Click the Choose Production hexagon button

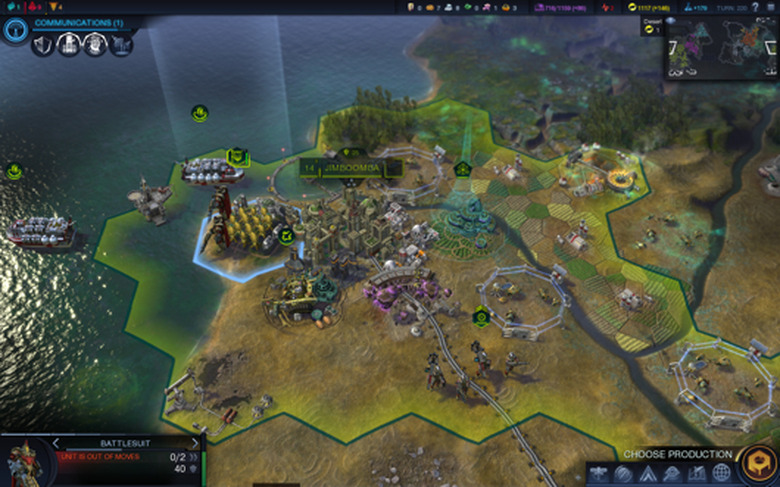[x=755, y=463]
